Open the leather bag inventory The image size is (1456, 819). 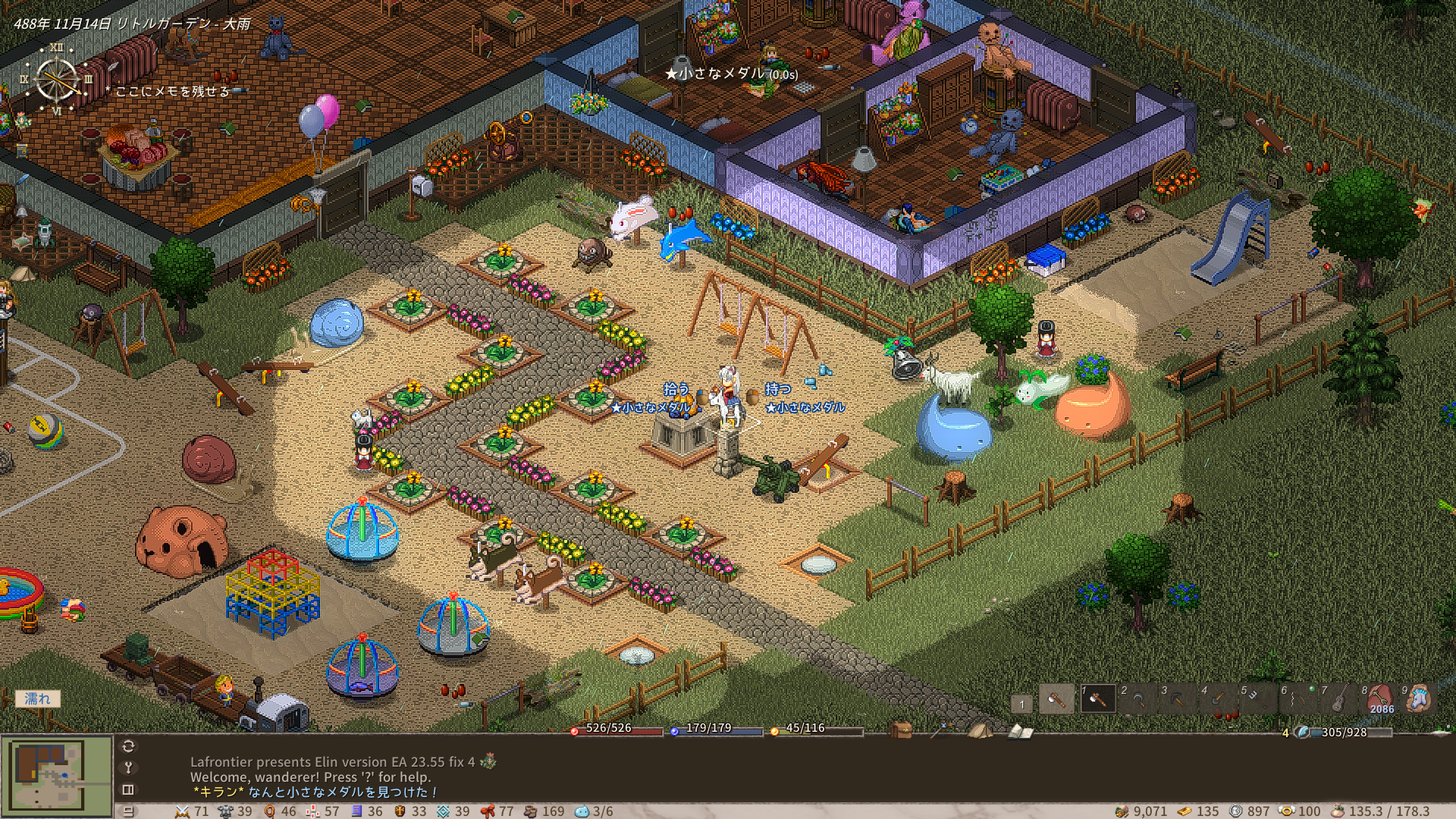coord(901,730)
